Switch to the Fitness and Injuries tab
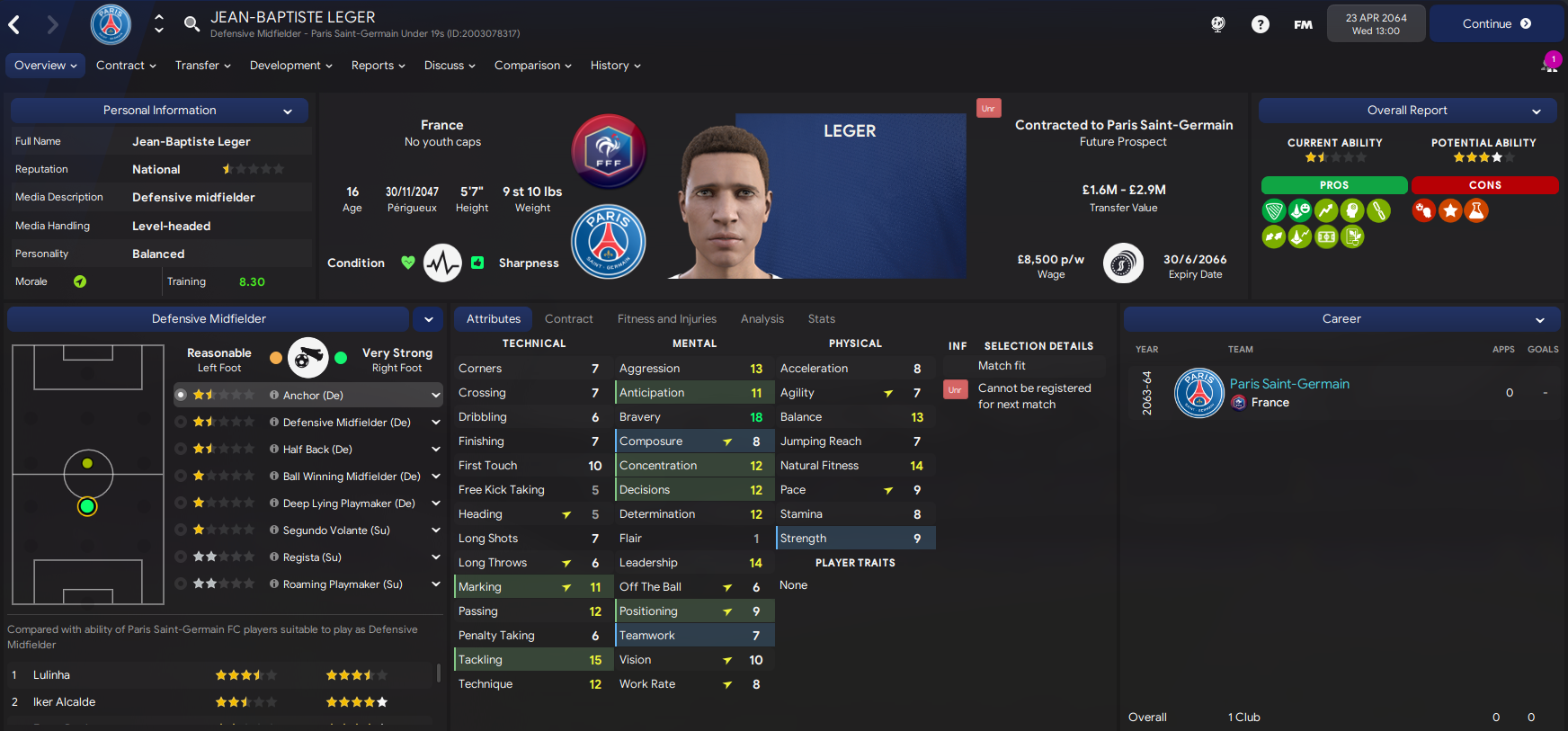The width and height of the screenshot is (1568, 731). [666, 319]
